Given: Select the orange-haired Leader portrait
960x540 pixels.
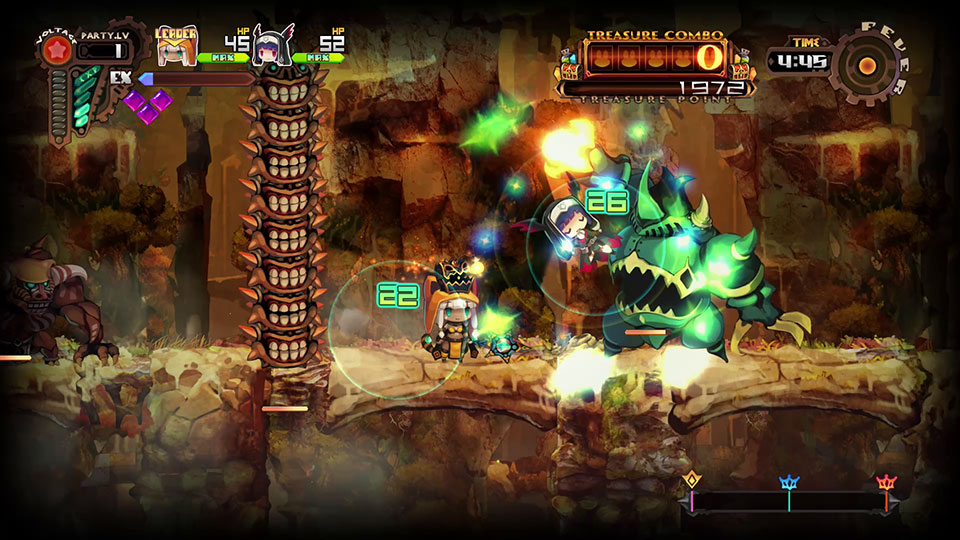Looking at the screenshot, I should coord(177,48).
